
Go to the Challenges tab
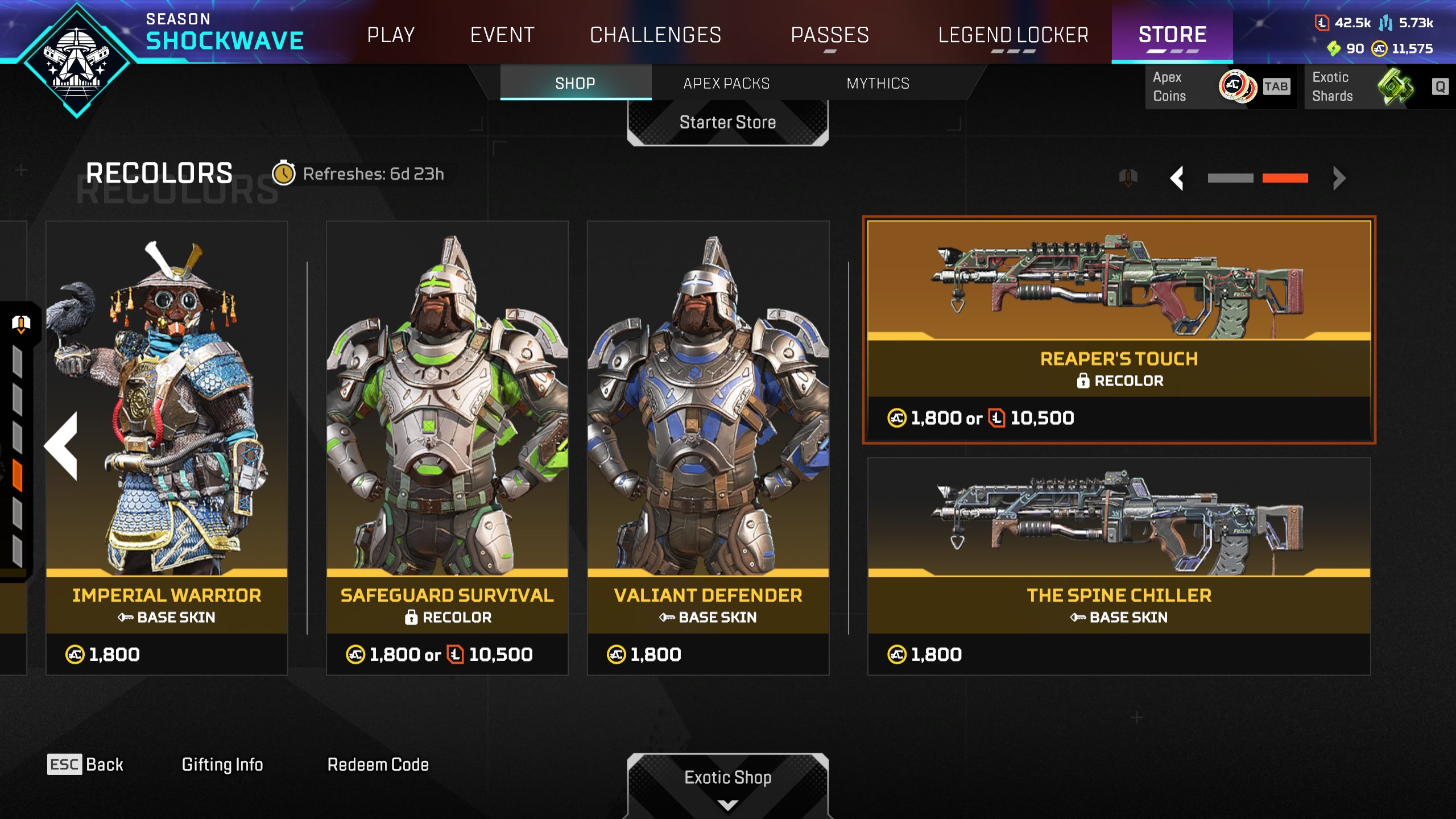pyautogui.click(x=655, y=35)
